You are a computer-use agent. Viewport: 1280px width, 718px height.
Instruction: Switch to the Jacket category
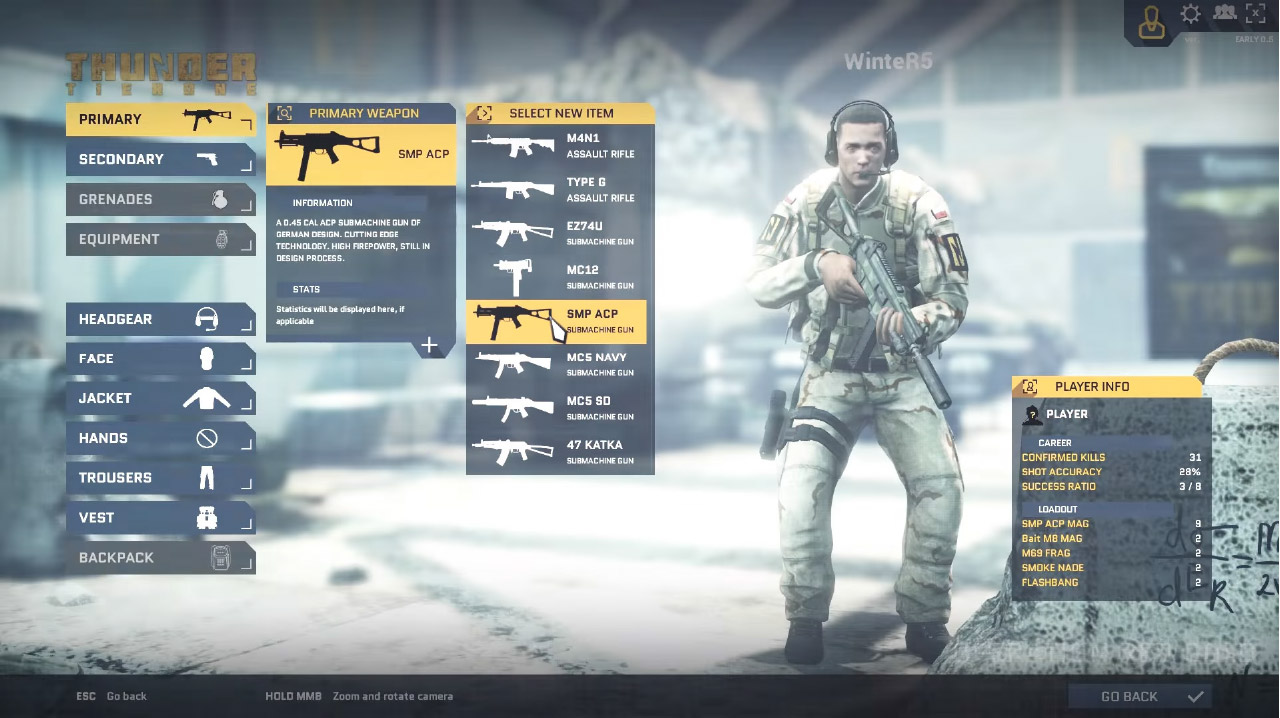click(x=160, y=399)
